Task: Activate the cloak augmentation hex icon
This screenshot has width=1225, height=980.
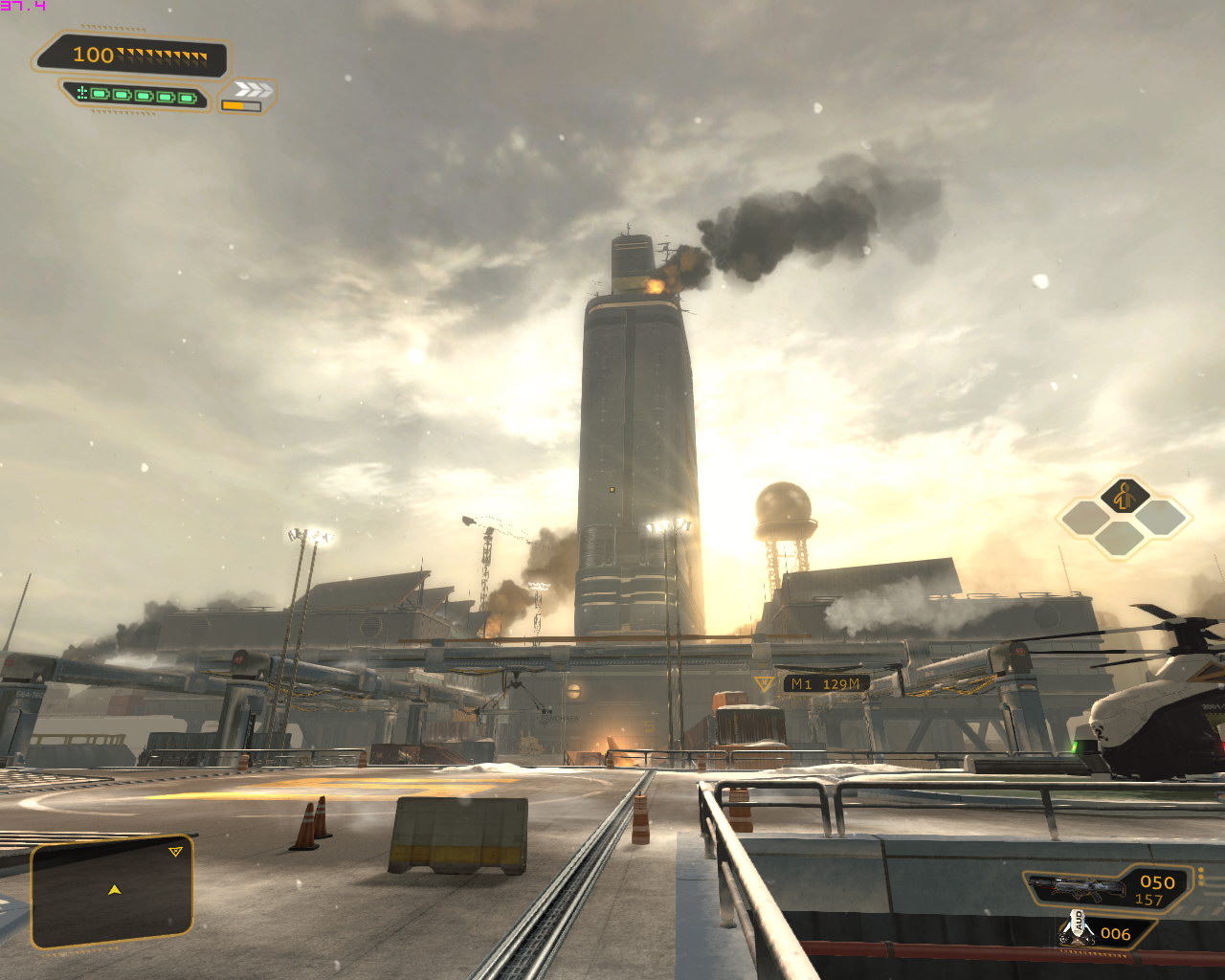Action: click(1125, 496)
